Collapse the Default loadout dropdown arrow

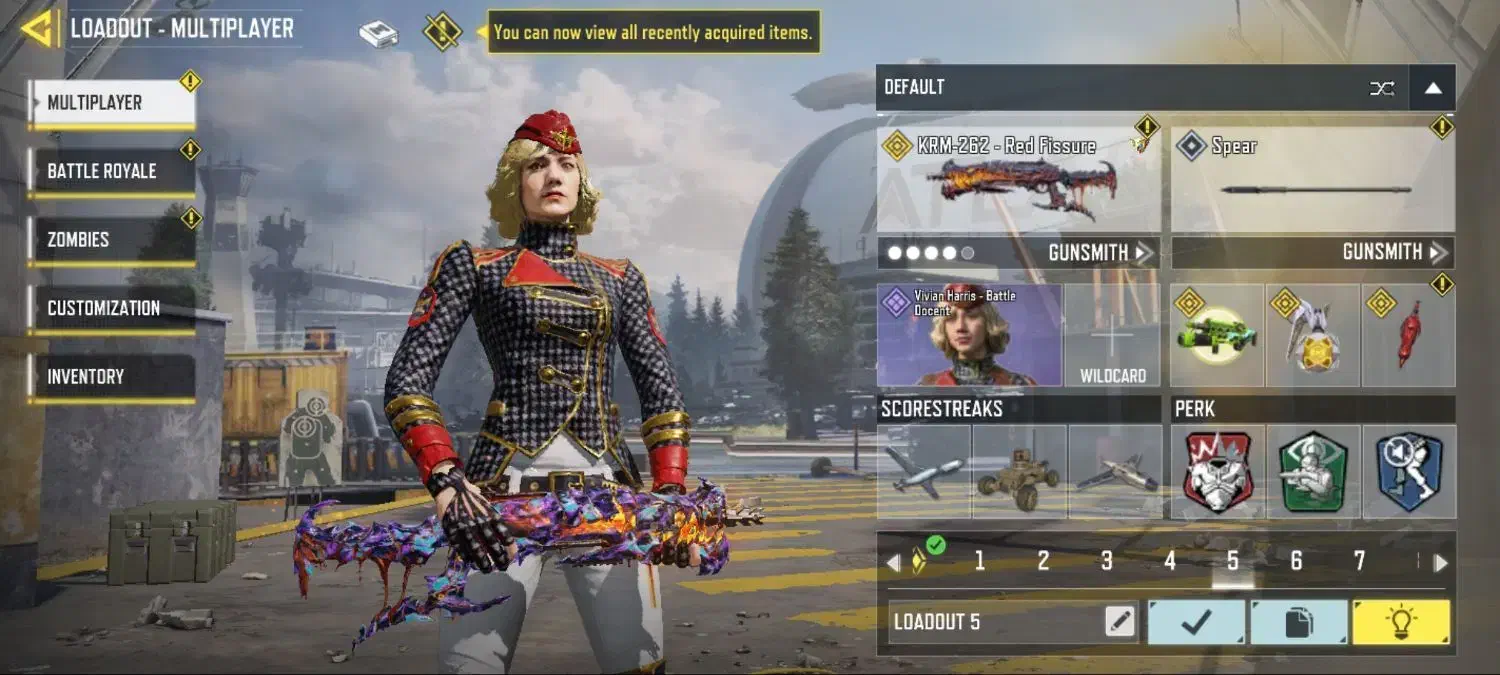click(x=1432, y=88)
